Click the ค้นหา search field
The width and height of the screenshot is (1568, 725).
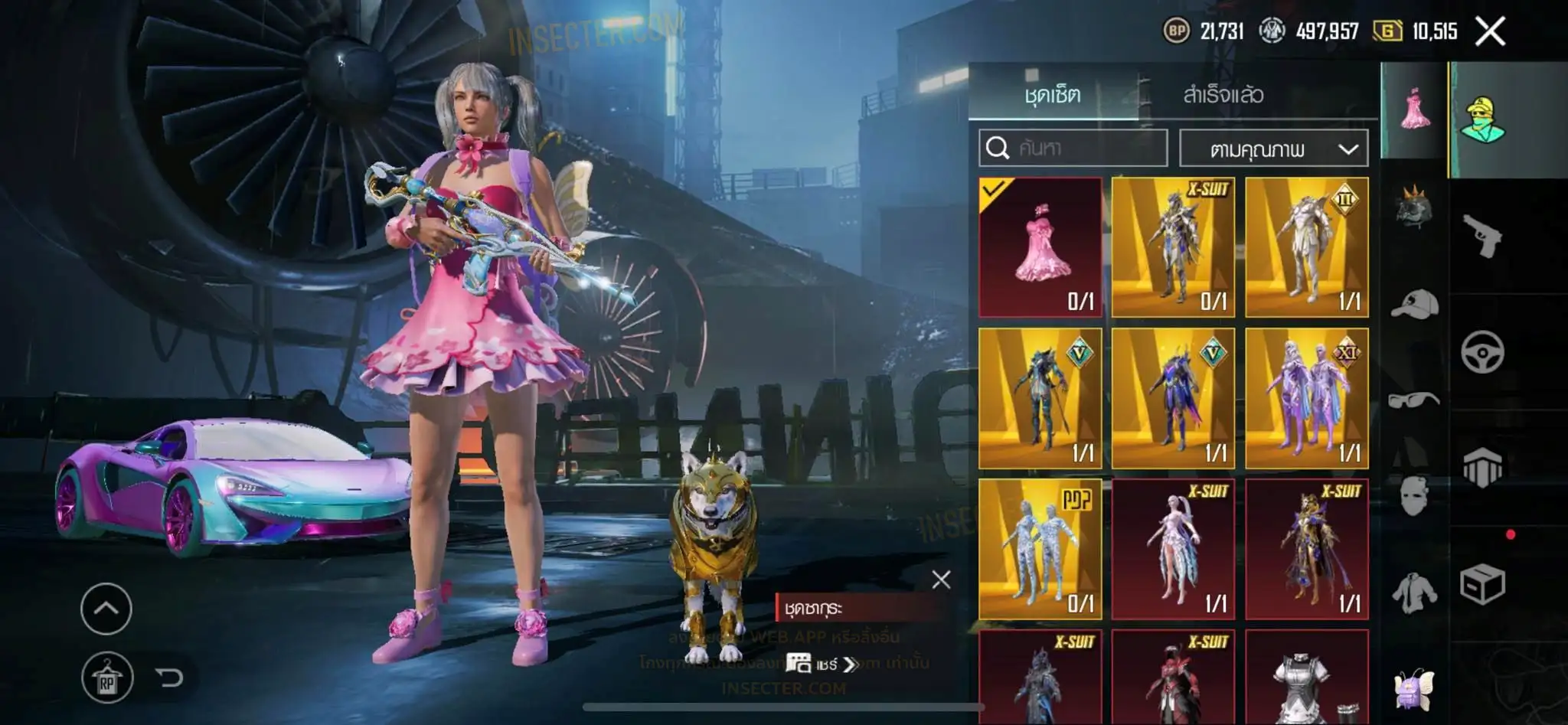(x=1073, y=148)
